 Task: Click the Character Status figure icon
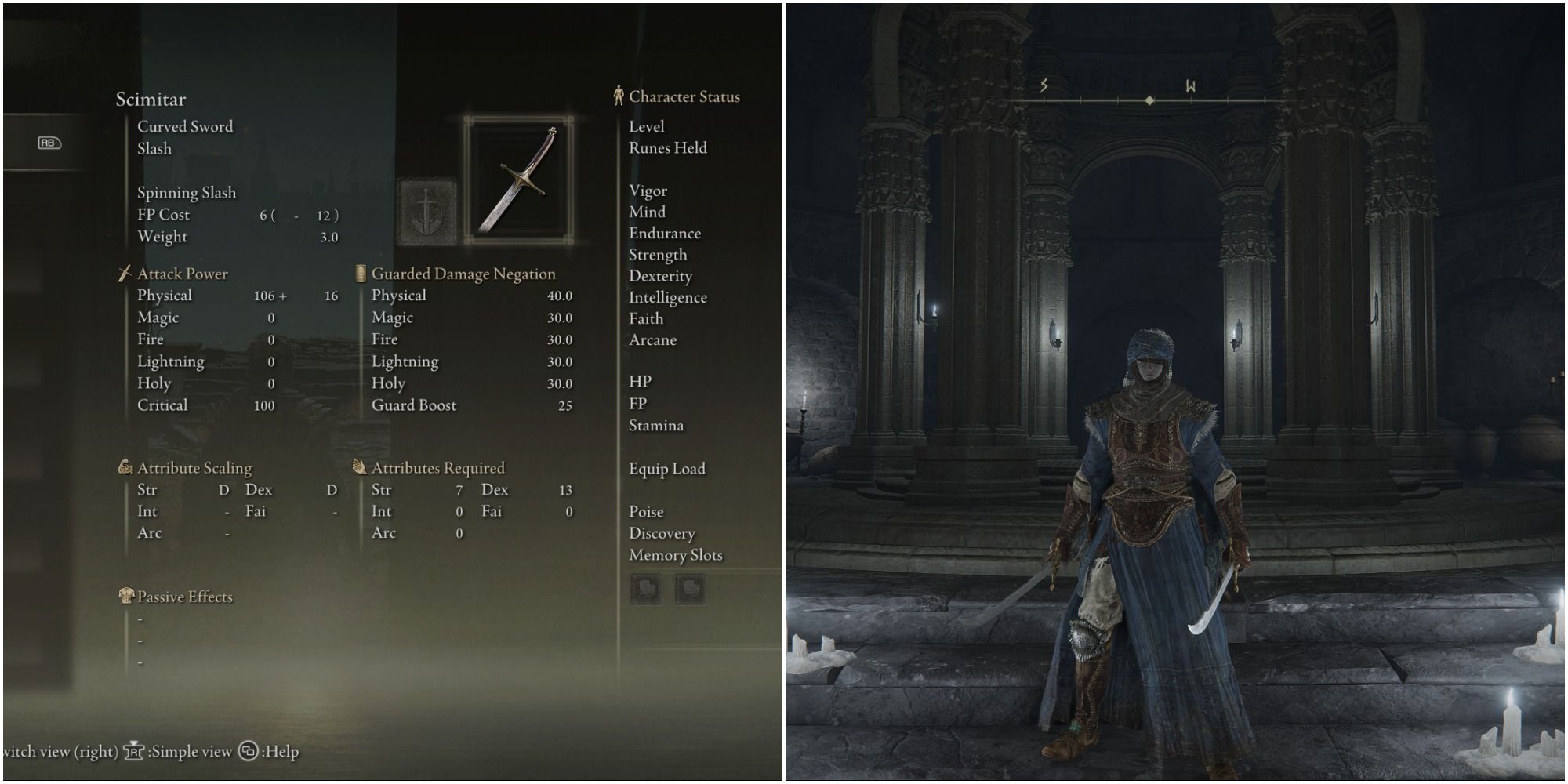click(619, 96)
